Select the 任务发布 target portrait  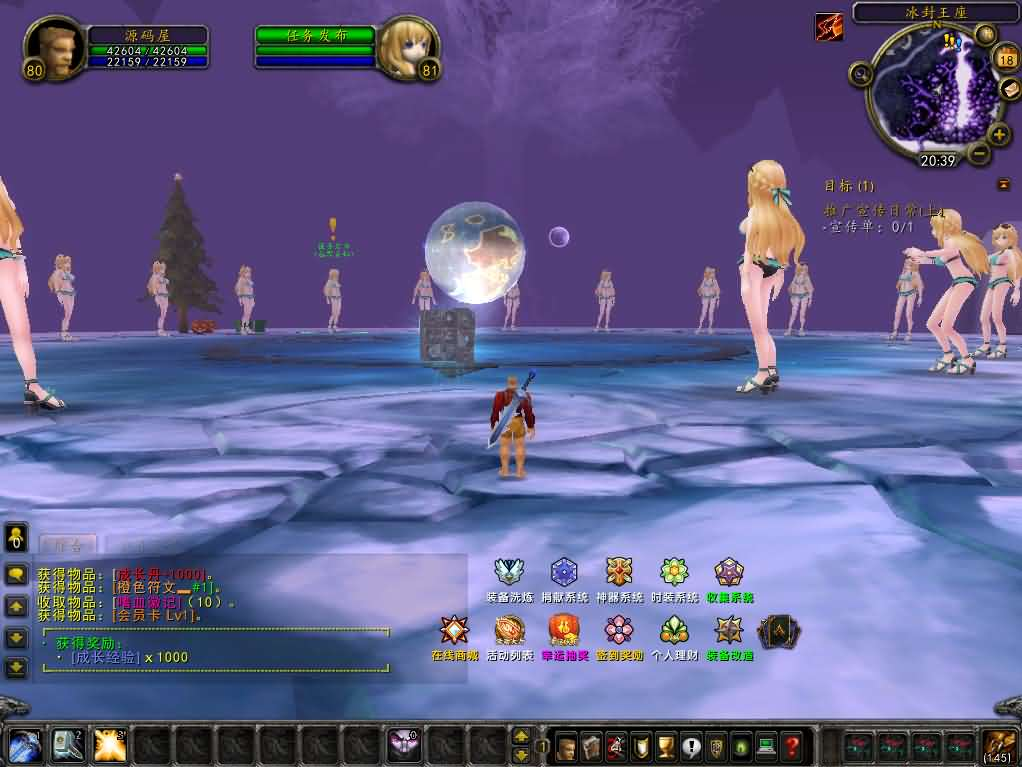click(x=407, y=48)
